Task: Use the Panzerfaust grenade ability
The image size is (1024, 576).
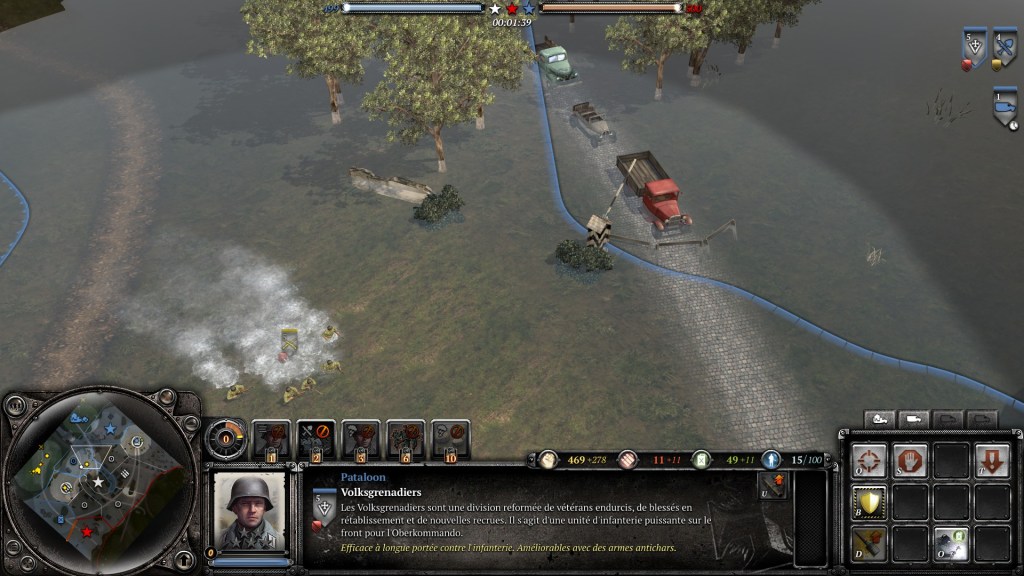Action: coord(868,543)
